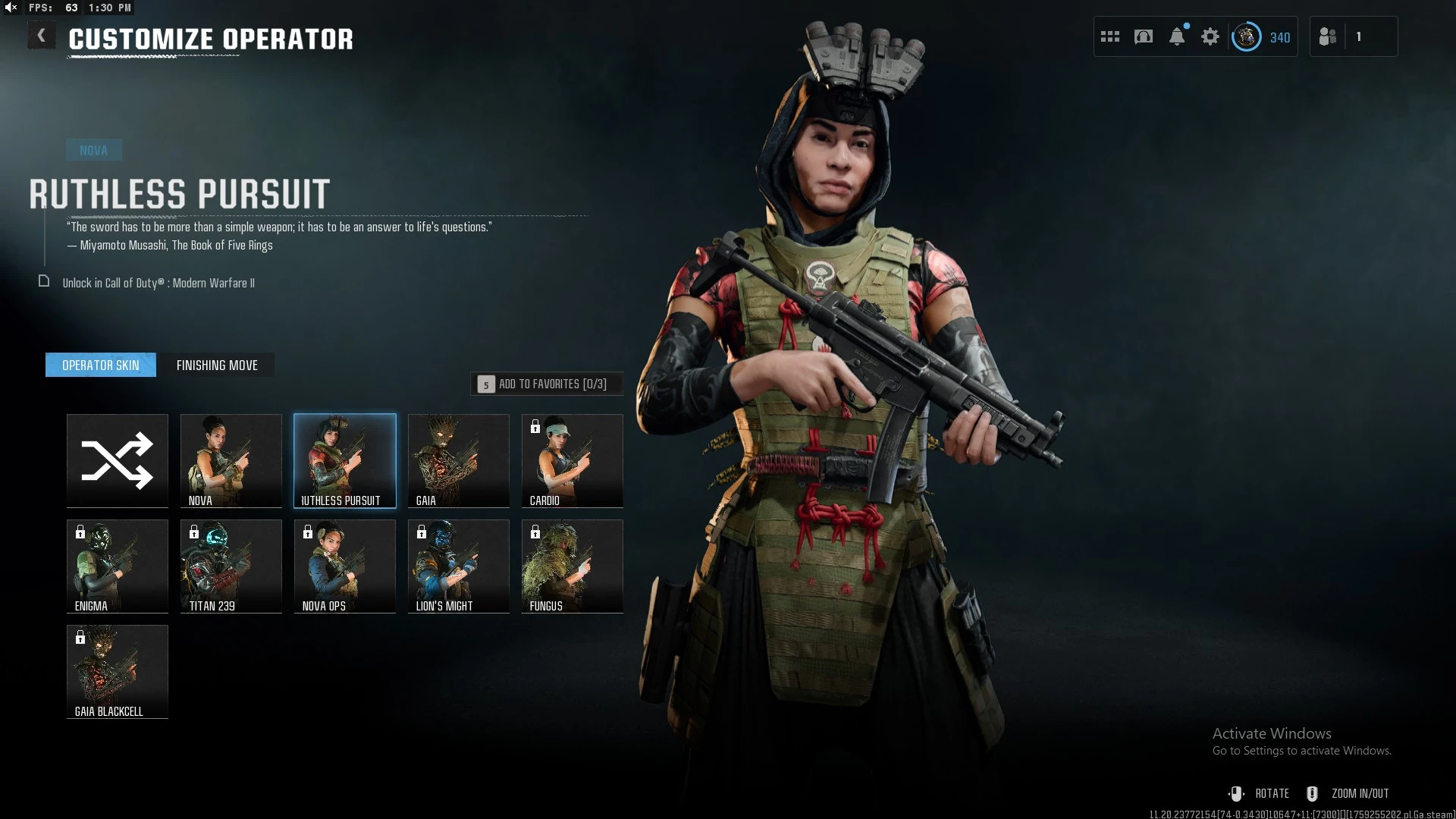Open the social party icon
Viewport: 1456px width, 819px height.
(1328, 36)
